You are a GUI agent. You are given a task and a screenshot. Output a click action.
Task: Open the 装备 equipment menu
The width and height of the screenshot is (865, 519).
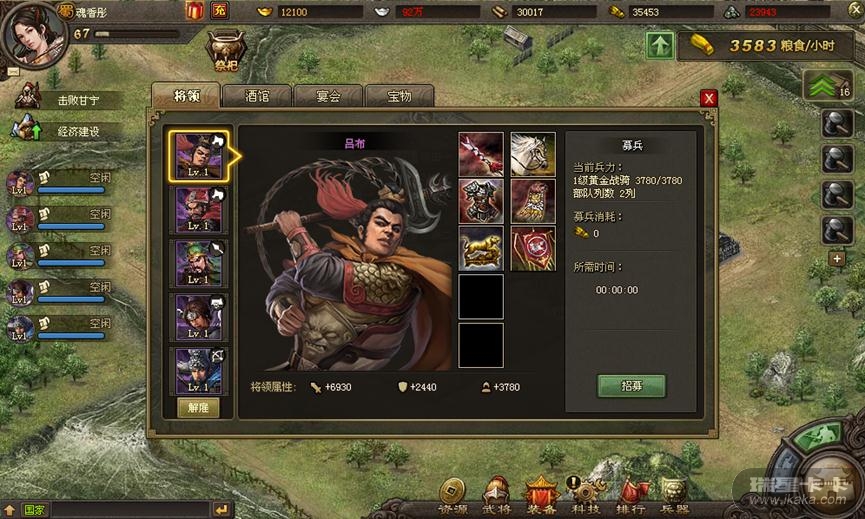pos(541,495)
